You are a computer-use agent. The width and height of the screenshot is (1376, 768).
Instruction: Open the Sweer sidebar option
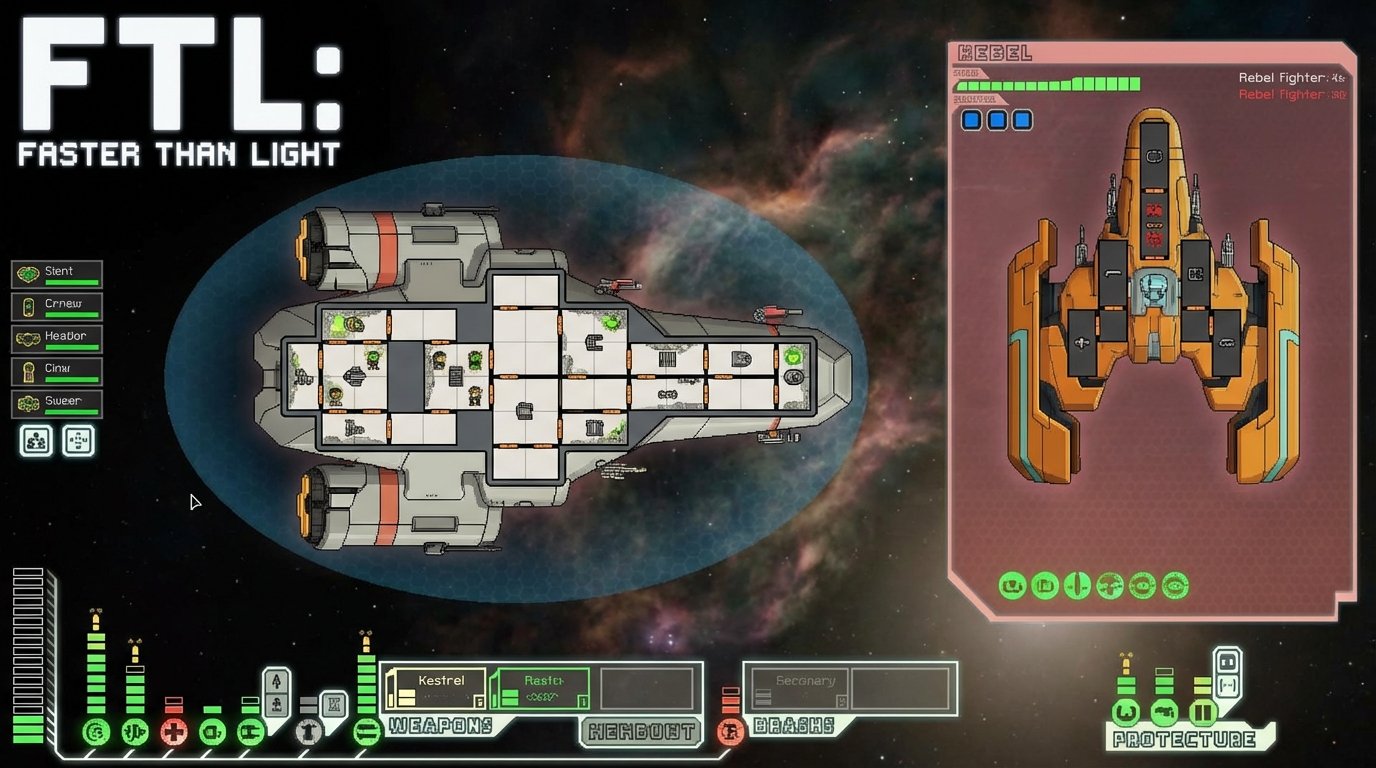point(56,402)
